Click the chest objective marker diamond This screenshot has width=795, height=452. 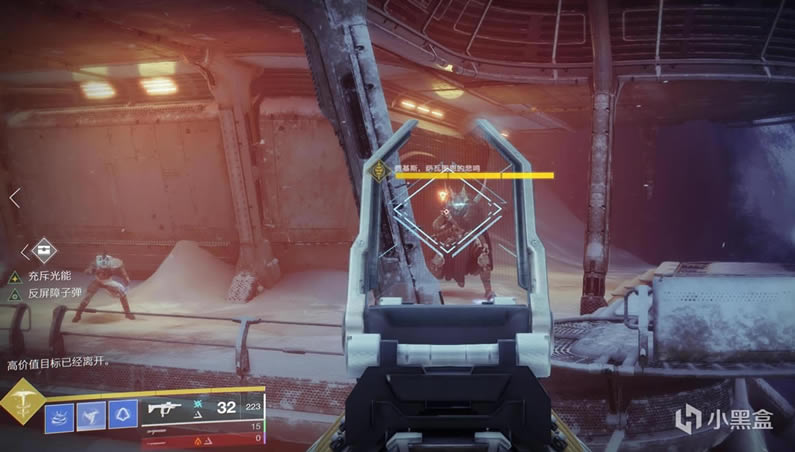[44, 249]
